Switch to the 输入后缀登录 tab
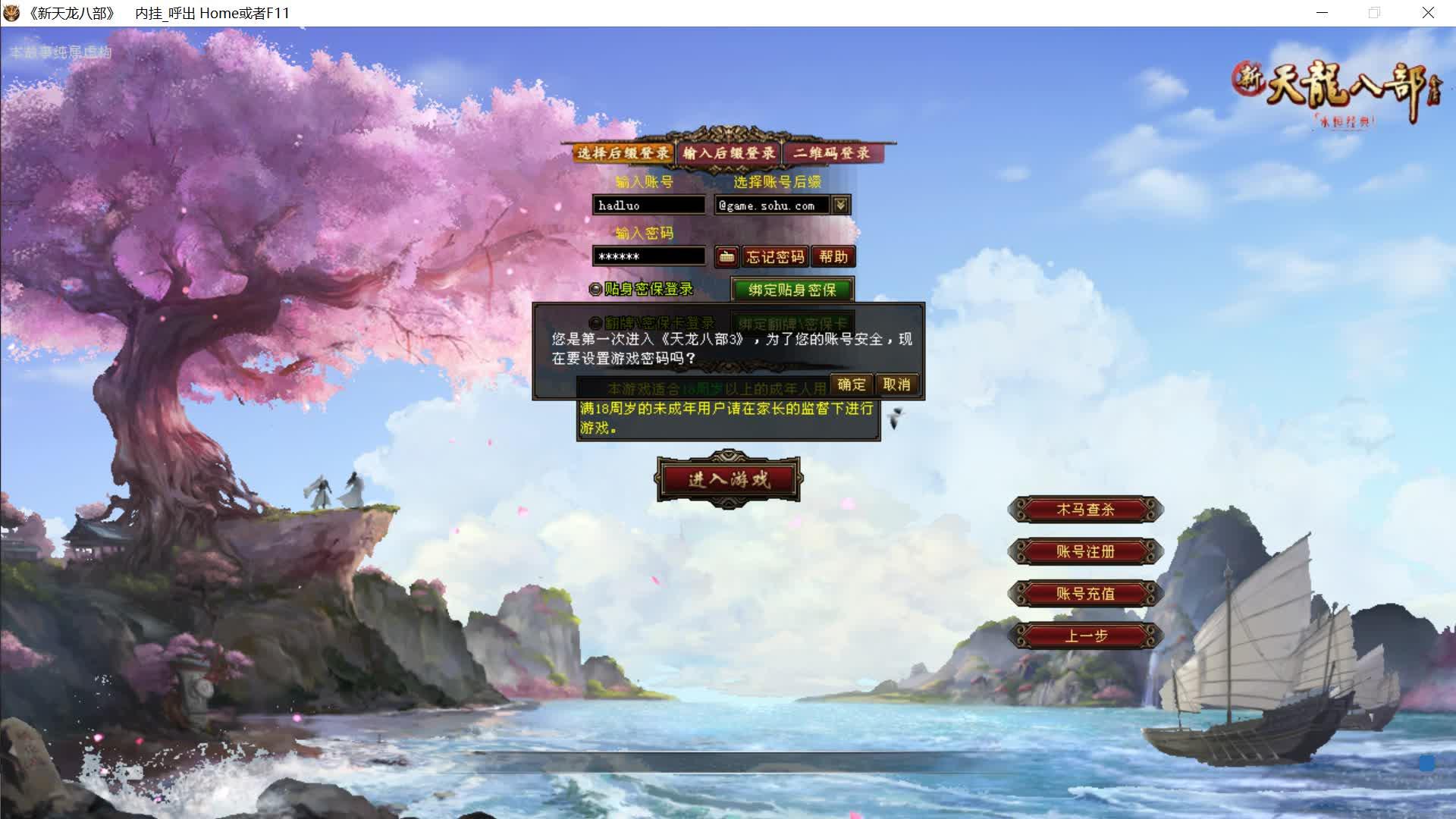The image size is (1456, 819). [x=729, y=152]
